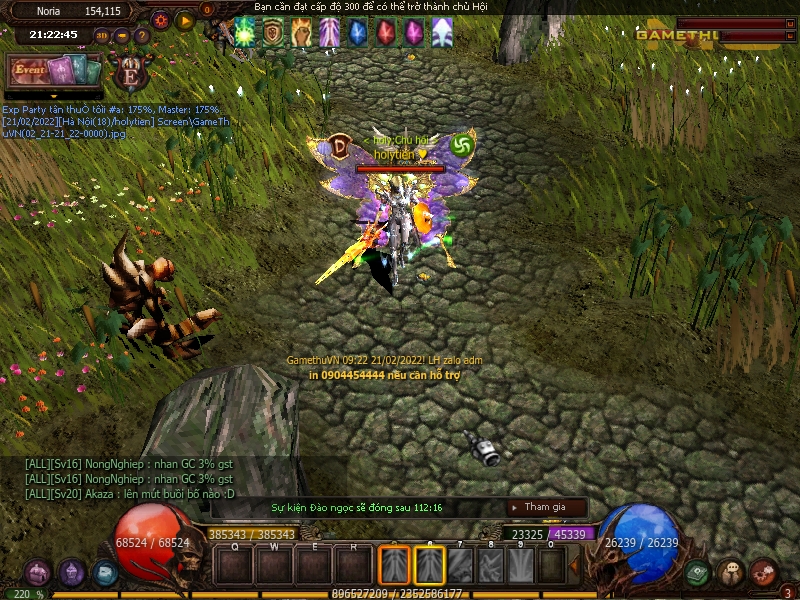Open the purple helmet character icon

point(72,573)
